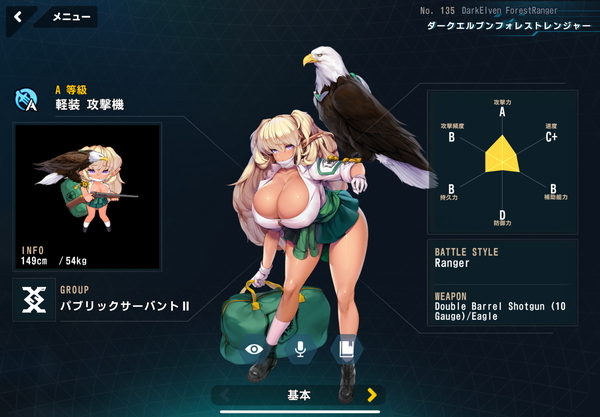Viewport: 600px width, 417px height.
Task: Toggle the eye view icon
Action: pos(255,349)
